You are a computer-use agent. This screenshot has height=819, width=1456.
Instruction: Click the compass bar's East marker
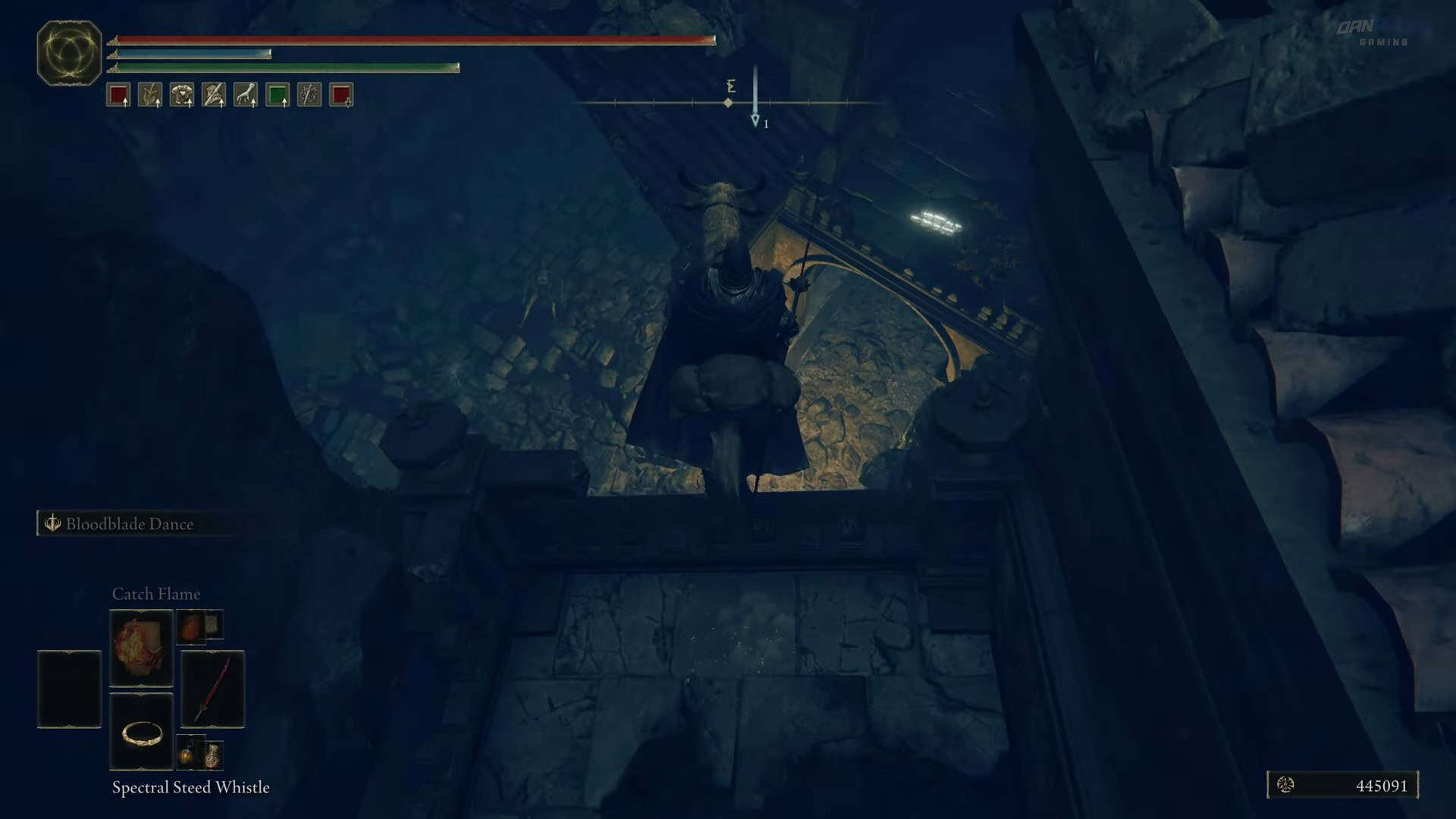(731, 86)
